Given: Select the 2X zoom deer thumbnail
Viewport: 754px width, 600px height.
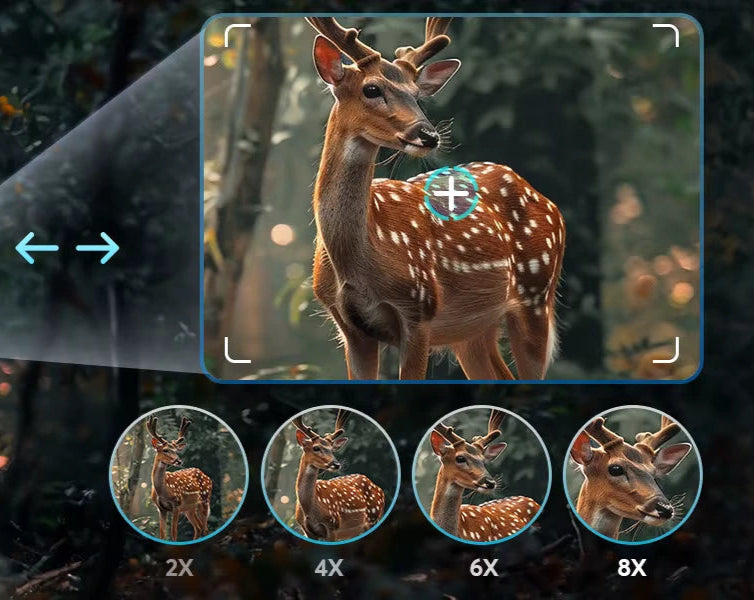Looking at the screenshot, I should [178, 476].
